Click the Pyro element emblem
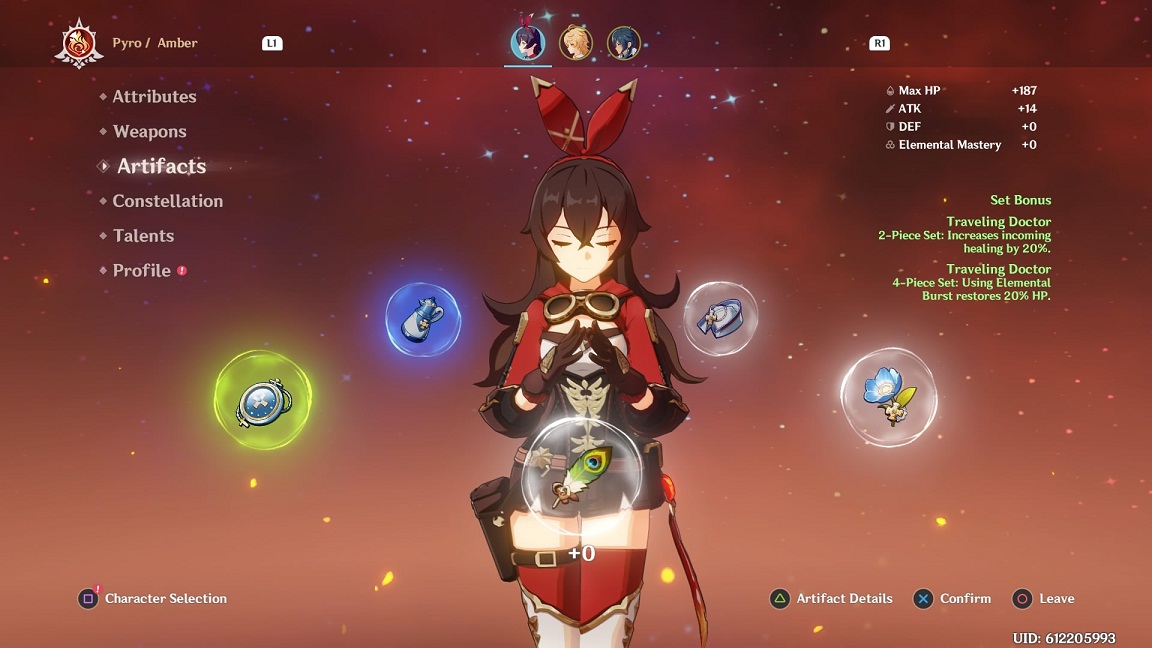 (x=79, y=44)
